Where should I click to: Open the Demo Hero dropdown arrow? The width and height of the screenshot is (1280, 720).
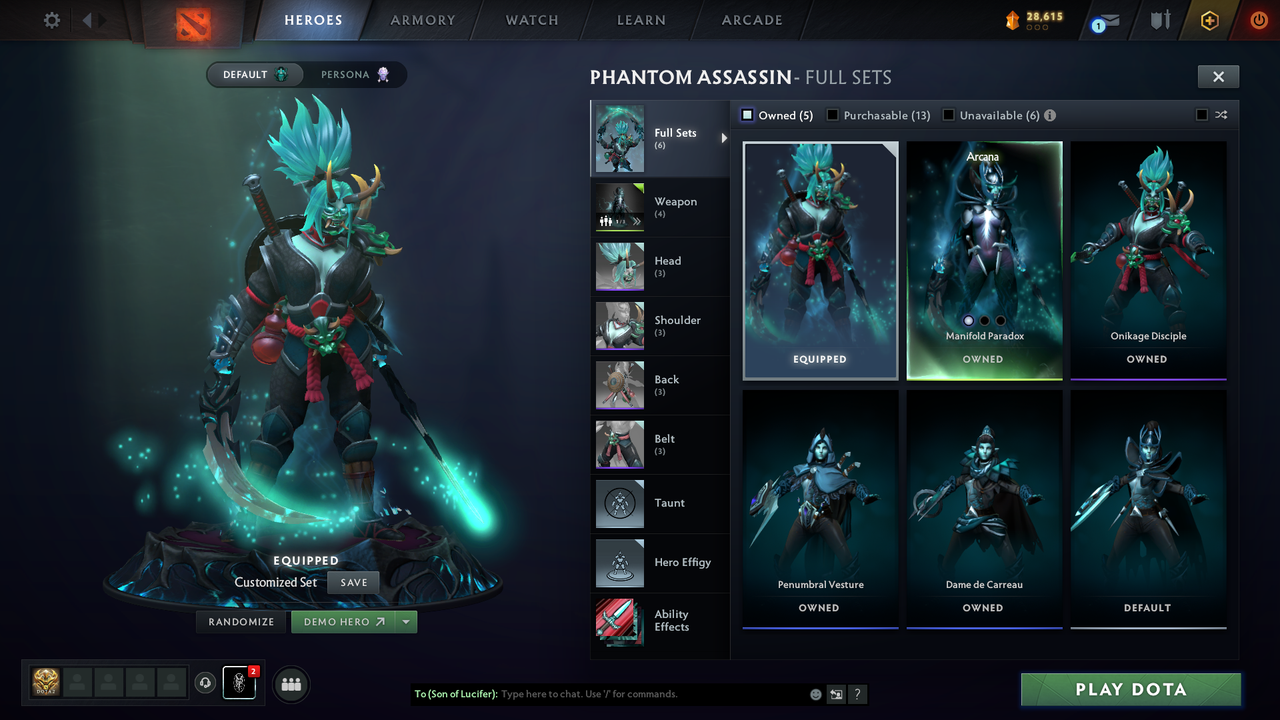pos(406,621)
